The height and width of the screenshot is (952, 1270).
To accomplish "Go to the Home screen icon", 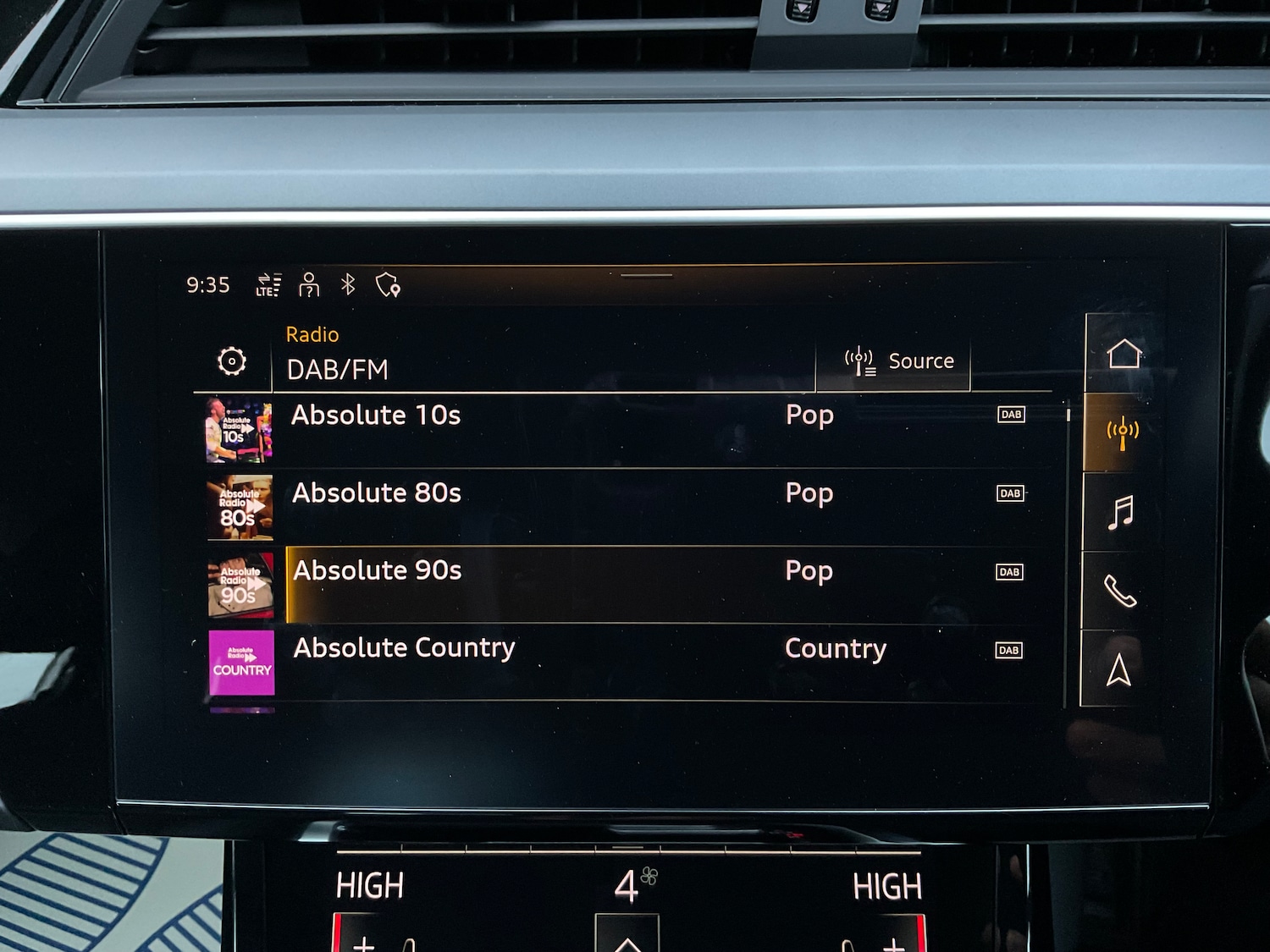I will click(x=1124, y=353).
